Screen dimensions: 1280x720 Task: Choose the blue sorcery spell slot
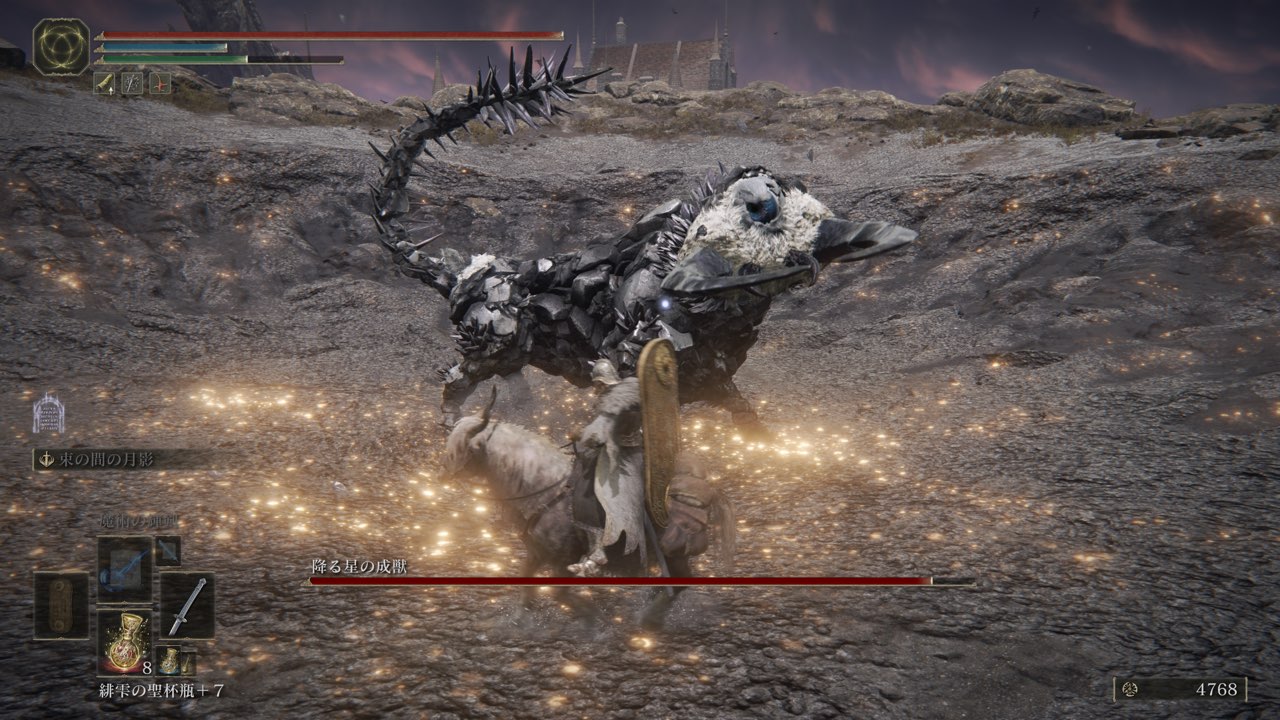(125, 569)
